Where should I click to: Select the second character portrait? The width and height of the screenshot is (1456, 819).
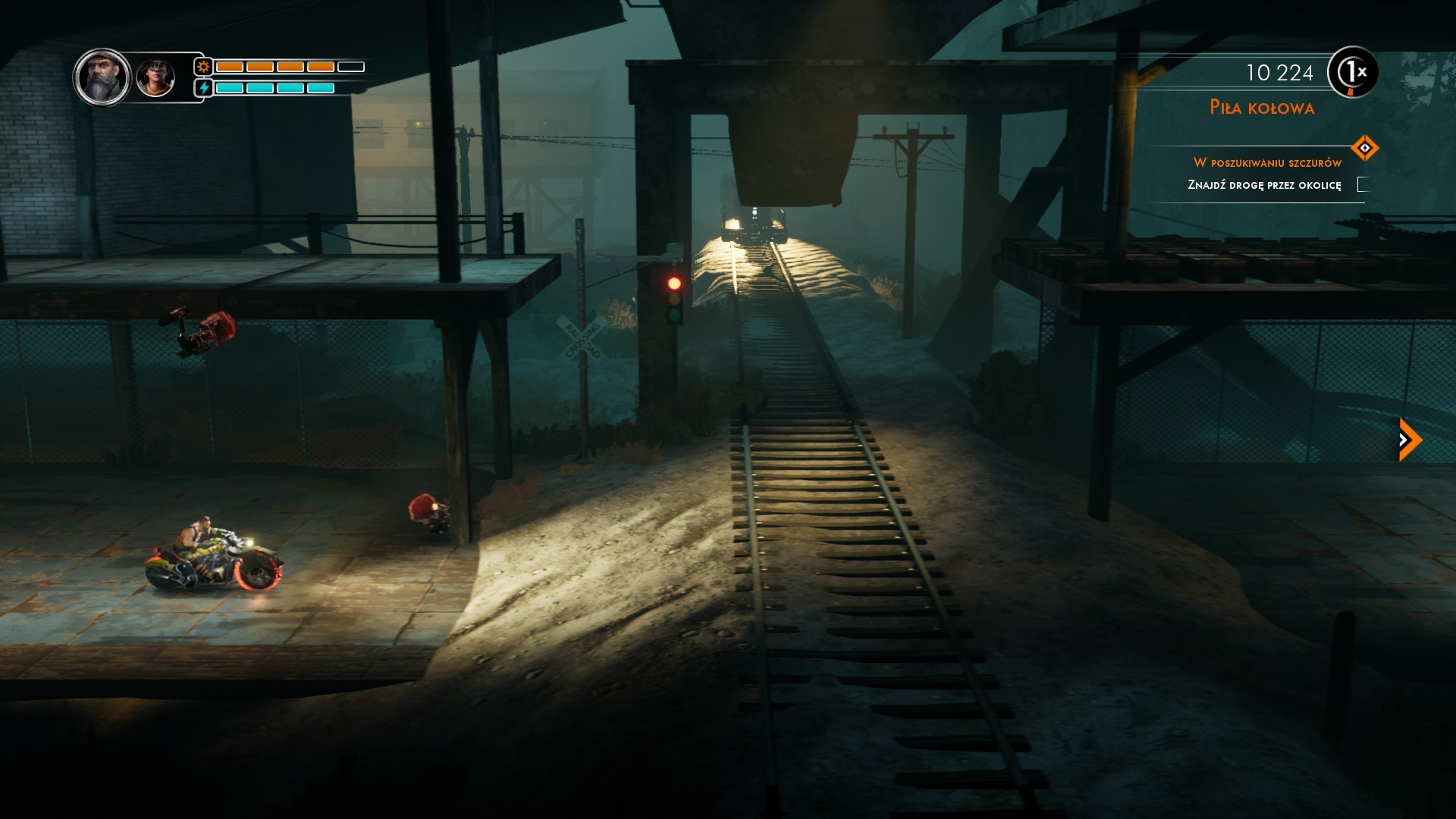pos(155,78)
